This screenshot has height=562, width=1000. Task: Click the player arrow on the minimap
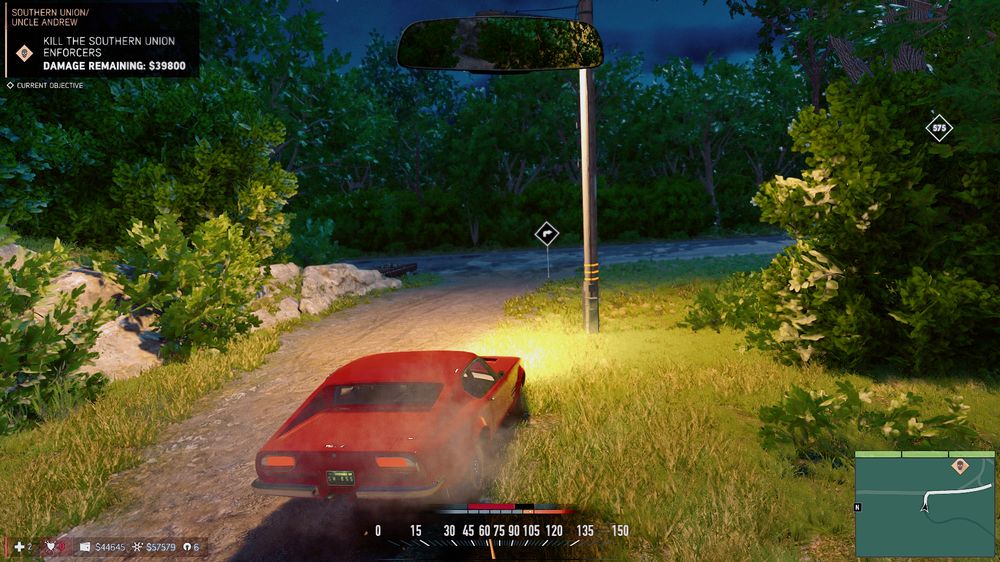(924, 507)
